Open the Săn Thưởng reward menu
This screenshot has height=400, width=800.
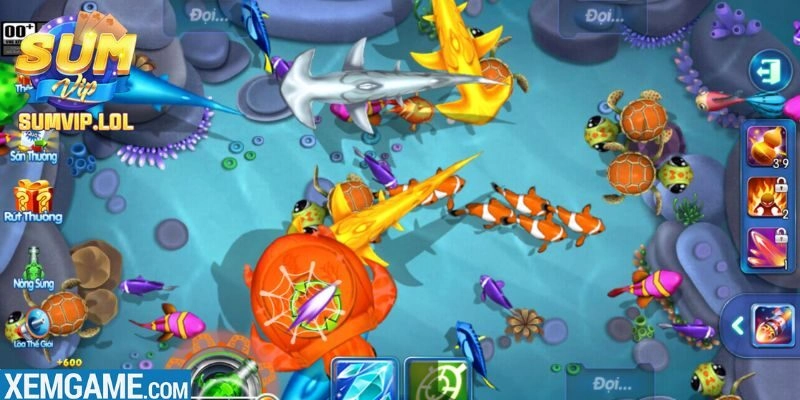[34, 140]
